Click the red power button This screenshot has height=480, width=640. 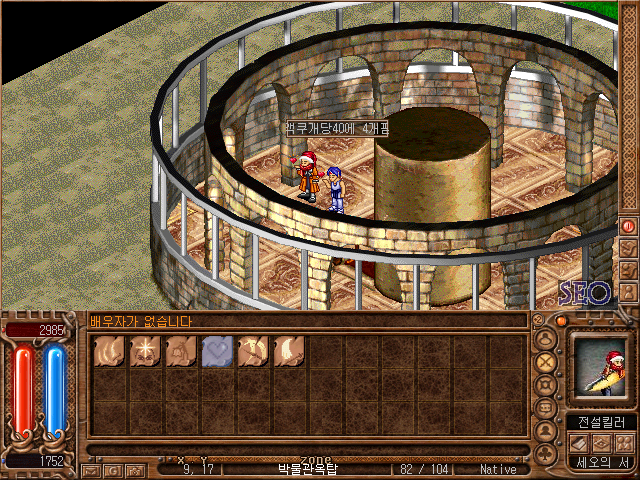(x=629, y=227)
